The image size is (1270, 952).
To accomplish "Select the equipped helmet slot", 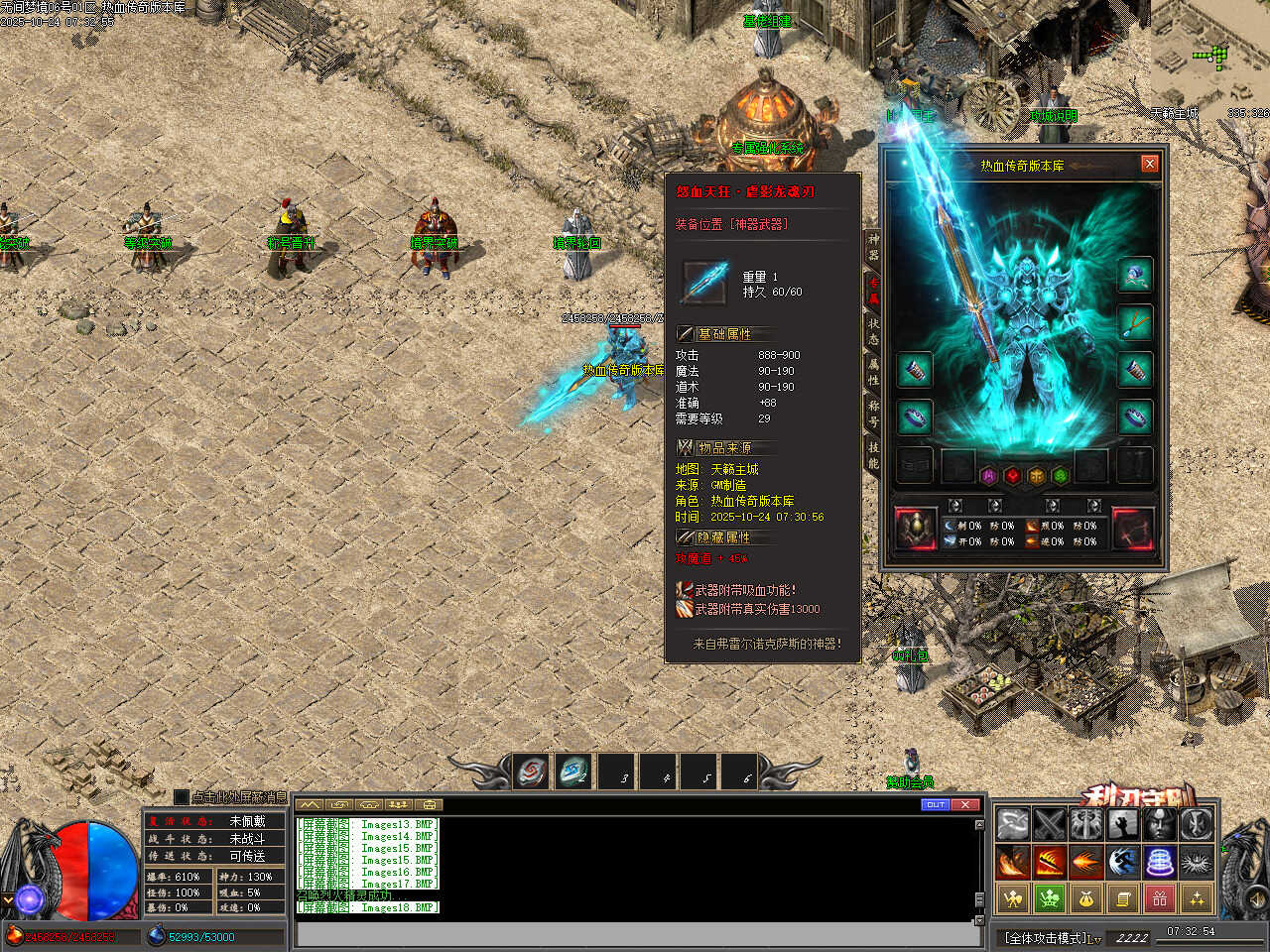I will [x=1135, y=275].
